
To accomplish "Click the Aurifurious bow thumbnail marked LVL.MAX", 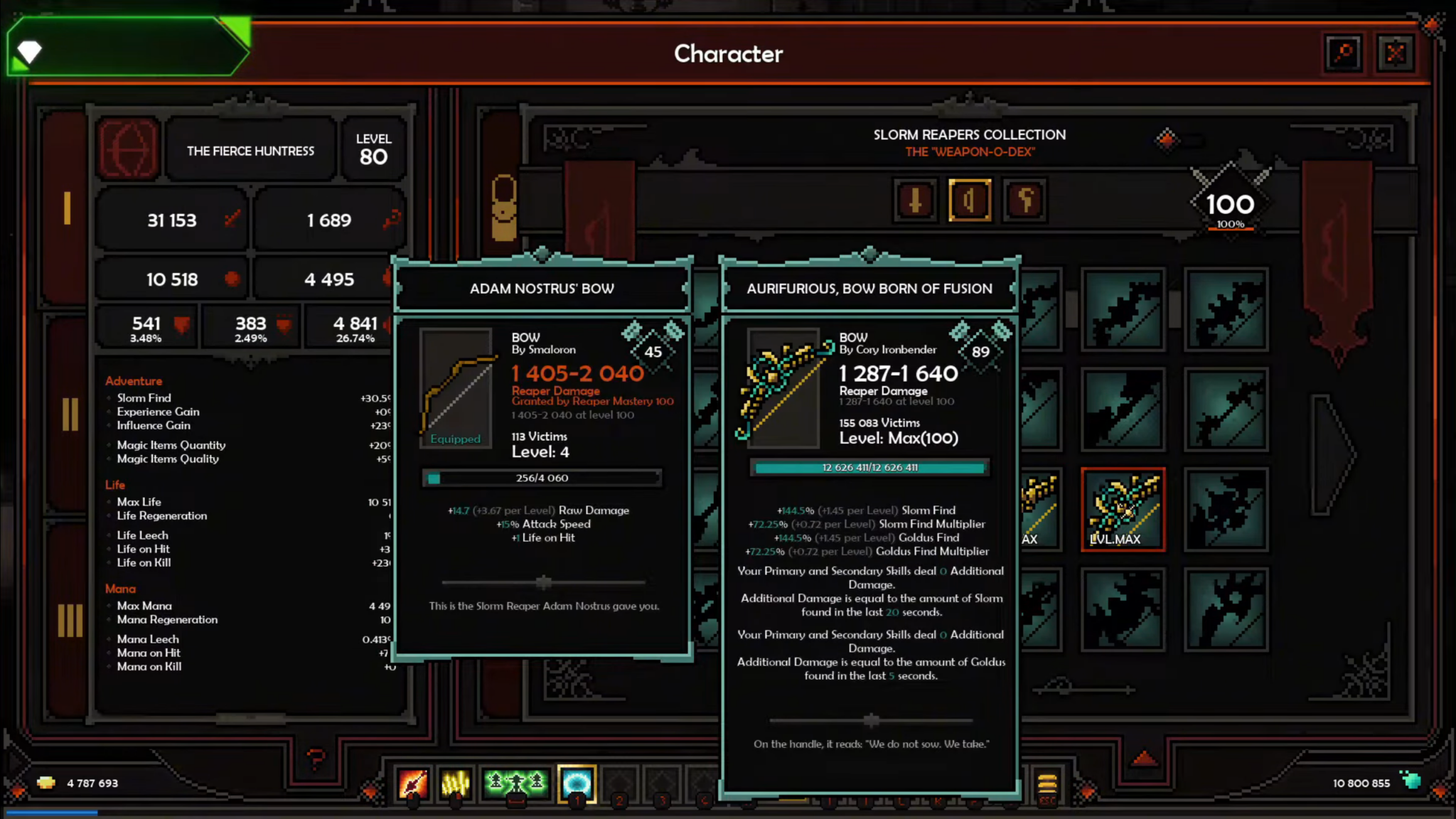I will tap(1123, 508).
